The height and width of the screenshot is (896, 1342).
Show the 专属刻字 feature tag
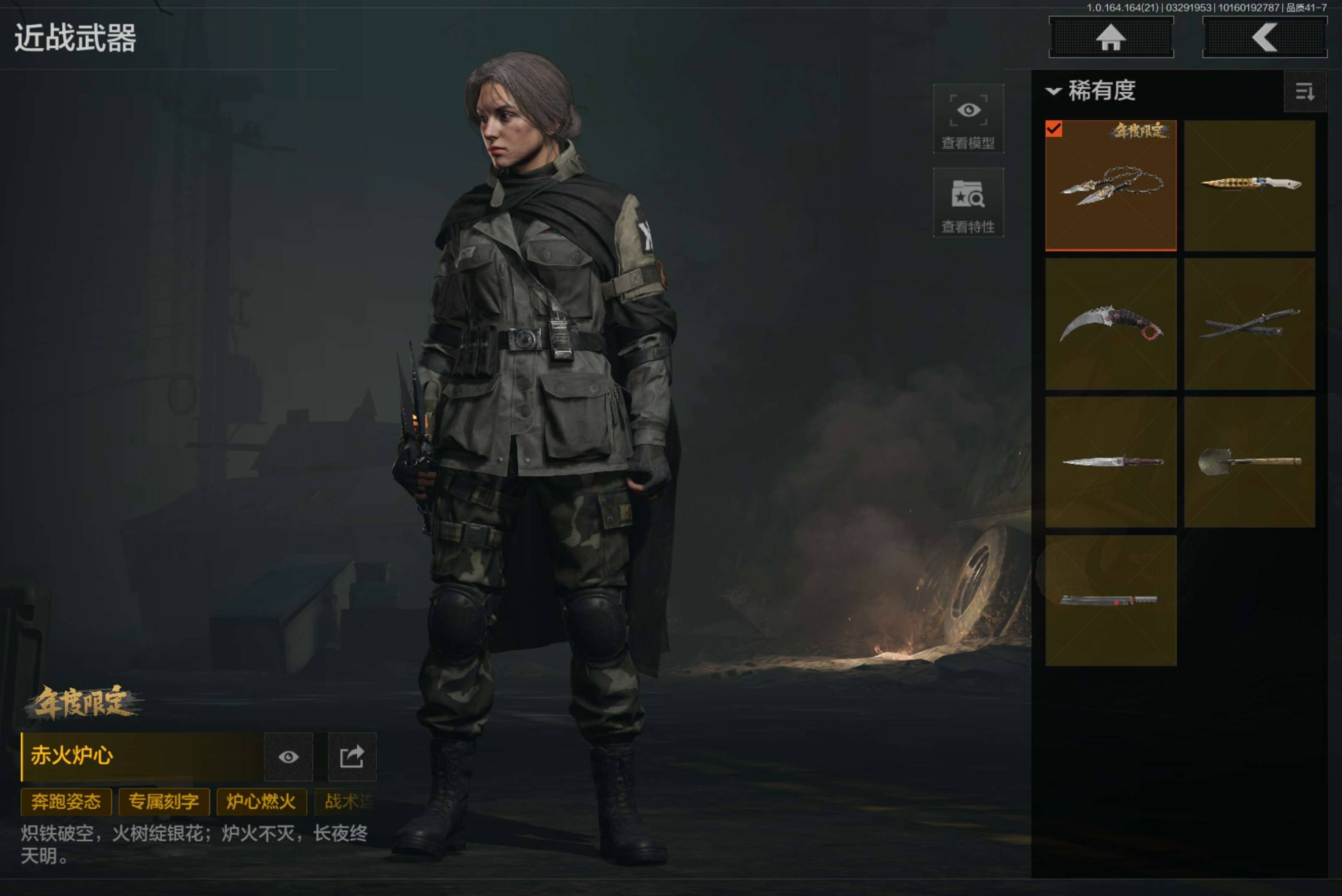click(x=164, y=802)
